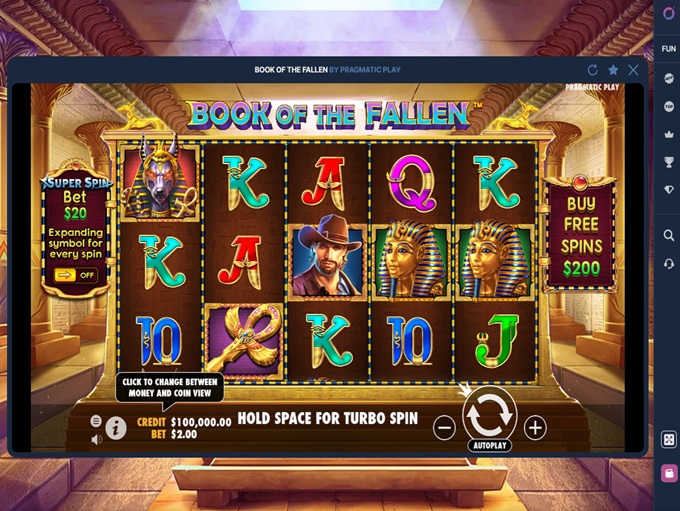
Task: Click the FUN mode label in sidebar
Action: (668, 49)
